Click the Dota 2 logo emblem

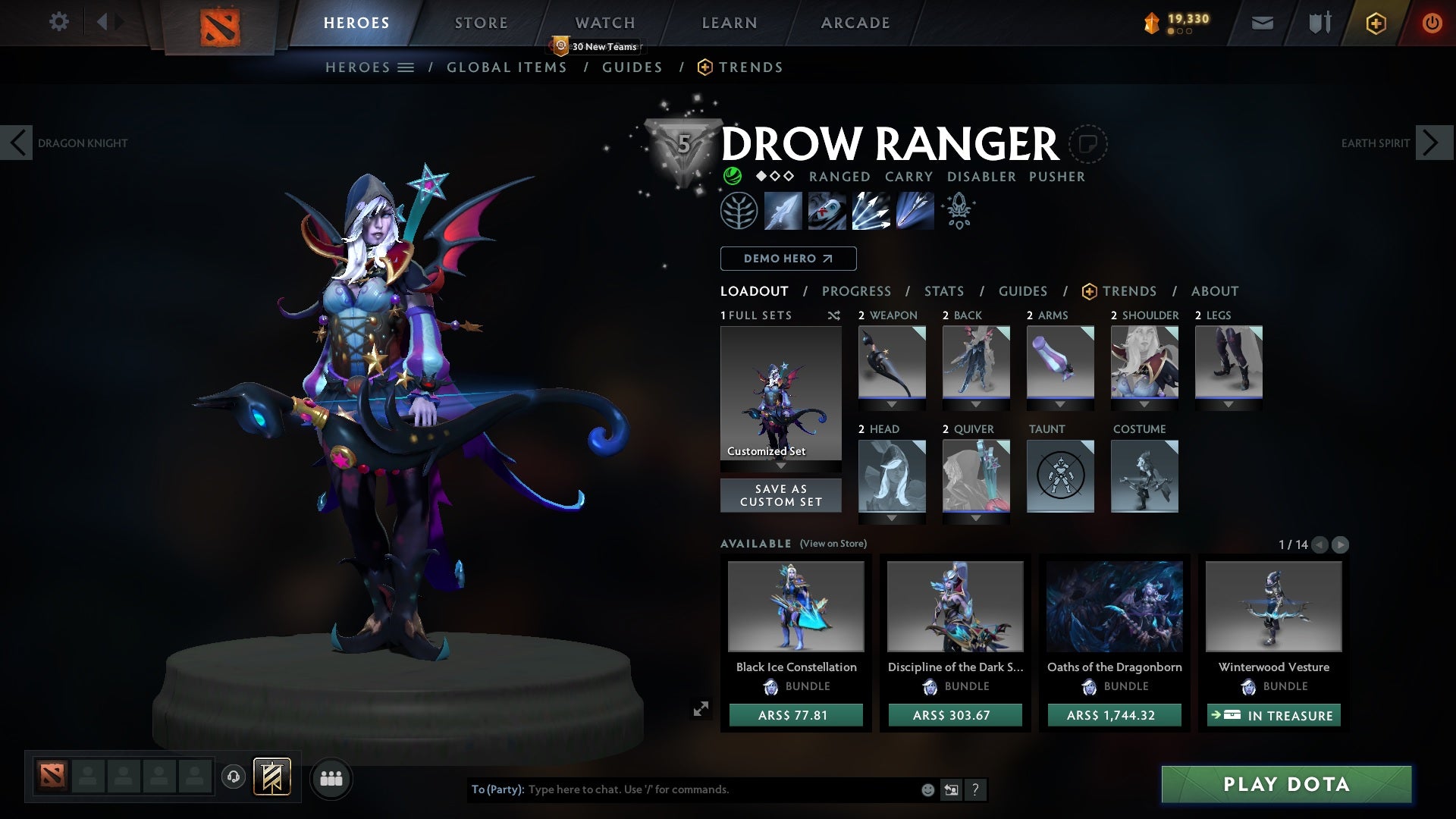tap(220, 23)
